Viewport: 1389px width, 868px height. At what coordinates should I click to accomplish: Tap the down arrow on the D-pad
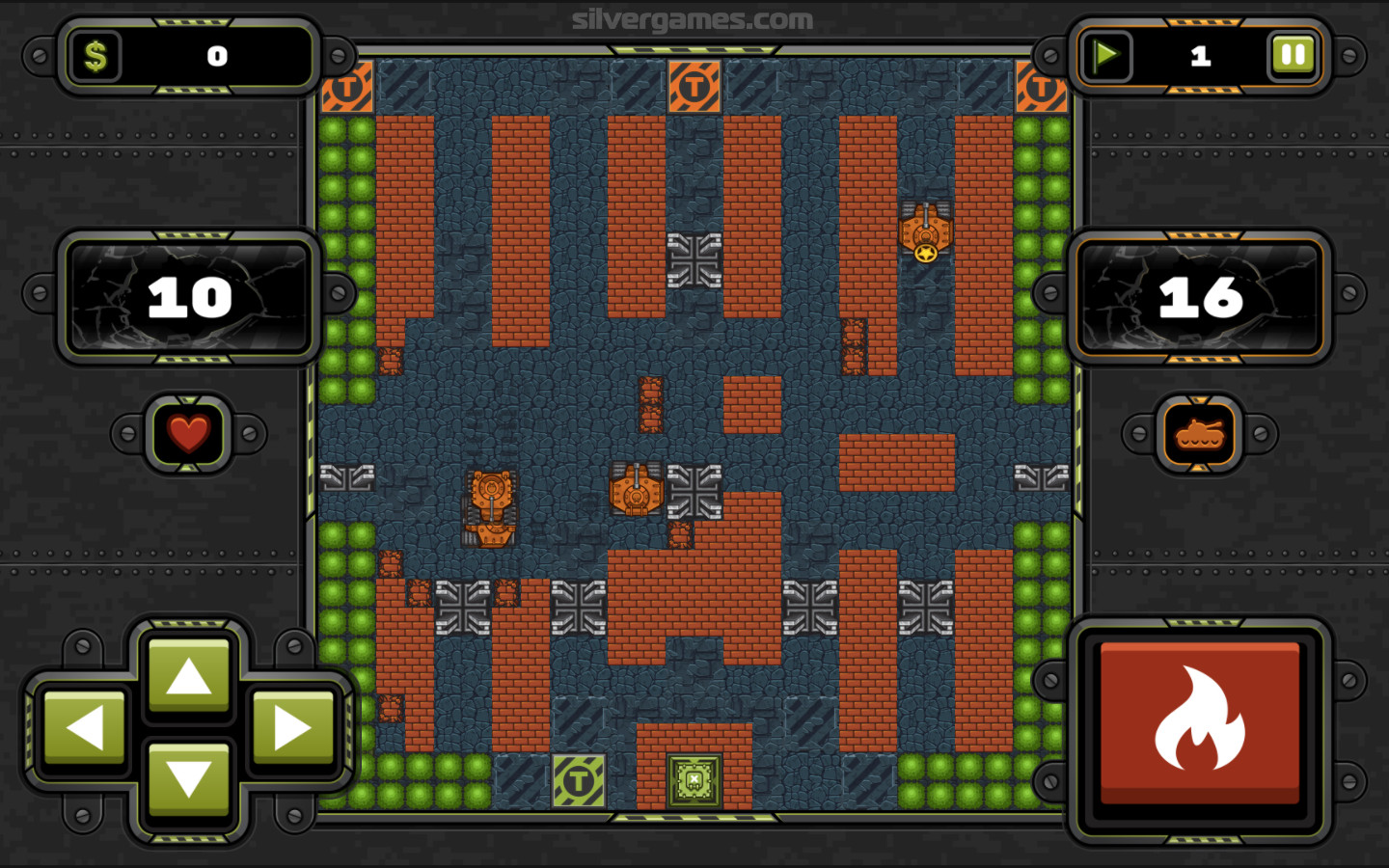tap(188, 777)
